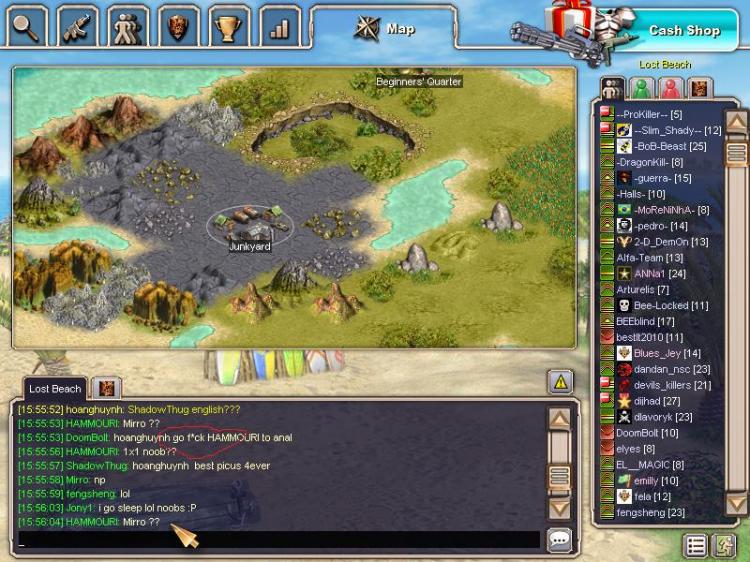The width and height of the screenshot is (750, 562).
Task: Open the rifle weapons tab
Action: (77, 26)
